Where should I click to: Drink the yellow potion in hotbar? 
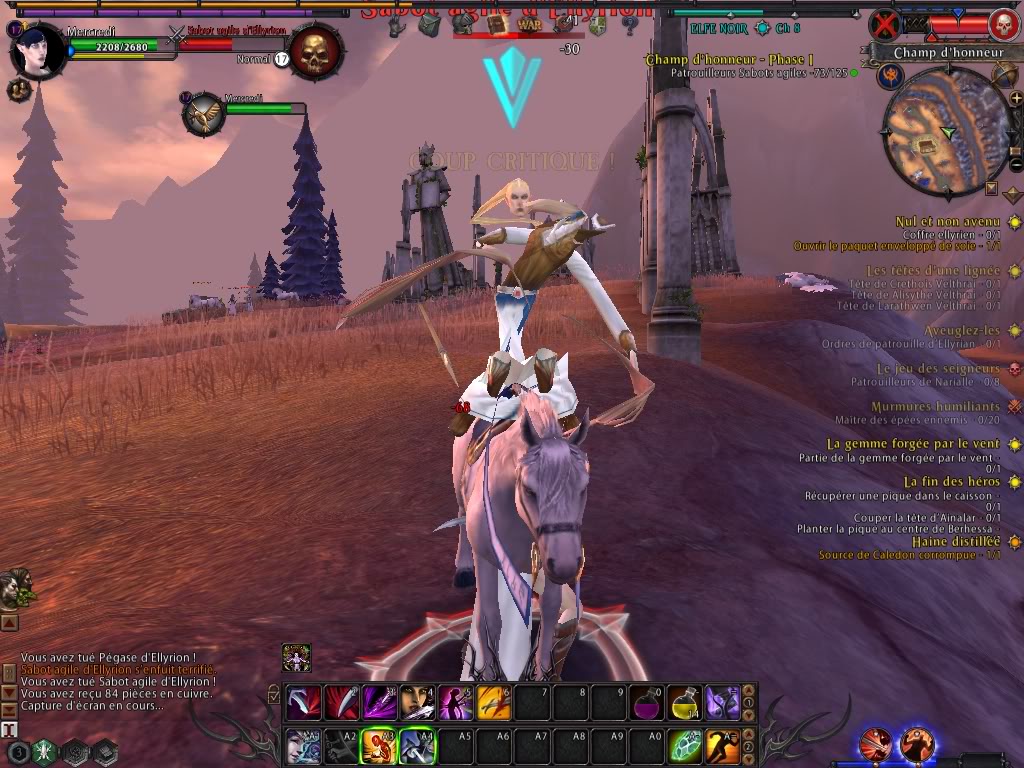point(684,703)
